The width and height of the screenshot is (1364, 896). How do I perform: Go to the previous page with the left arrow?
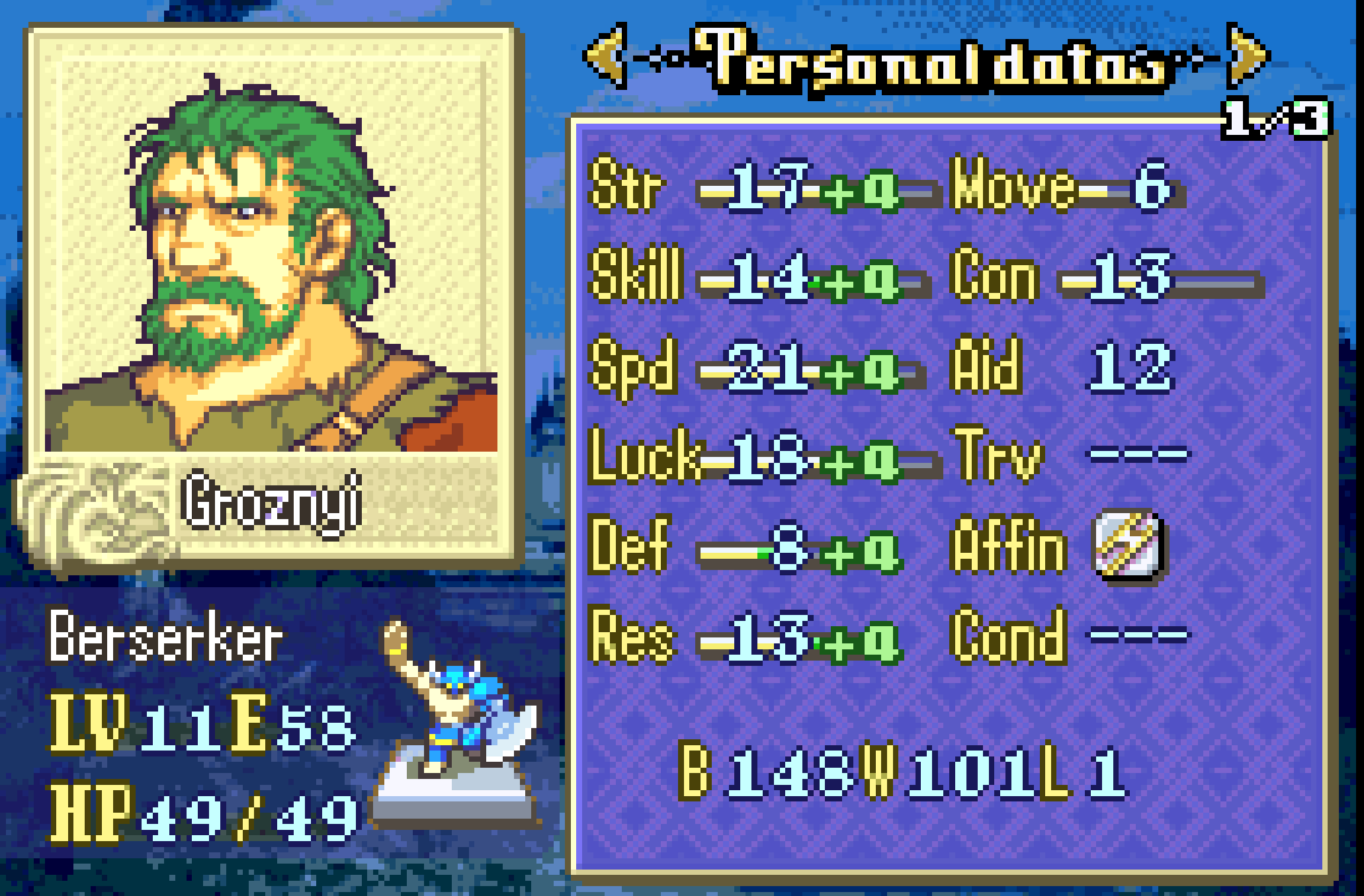606,56
